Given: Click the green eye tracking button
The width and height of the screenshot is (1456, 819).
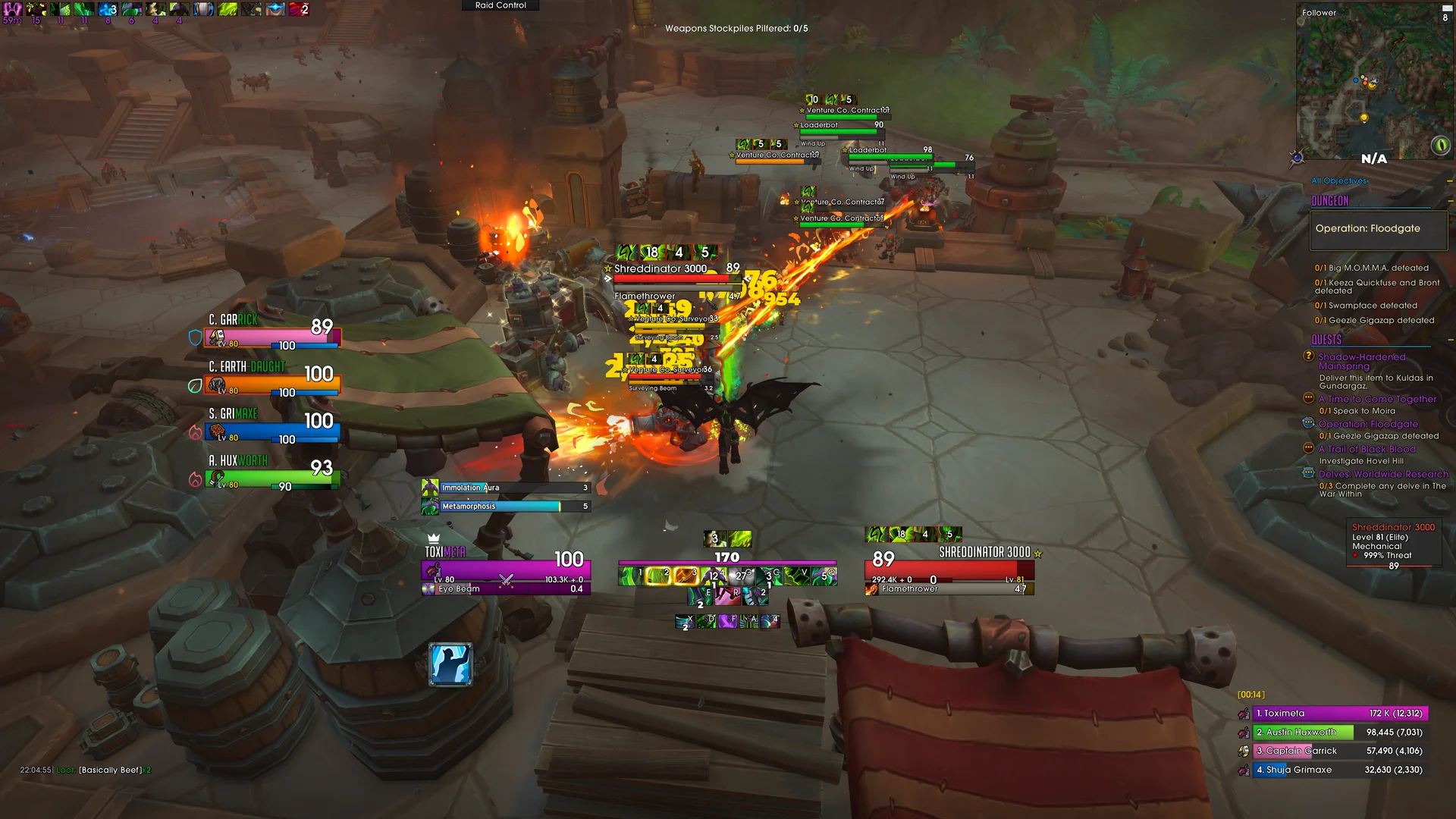Looking at the screenshot, I should (1440, 144).
